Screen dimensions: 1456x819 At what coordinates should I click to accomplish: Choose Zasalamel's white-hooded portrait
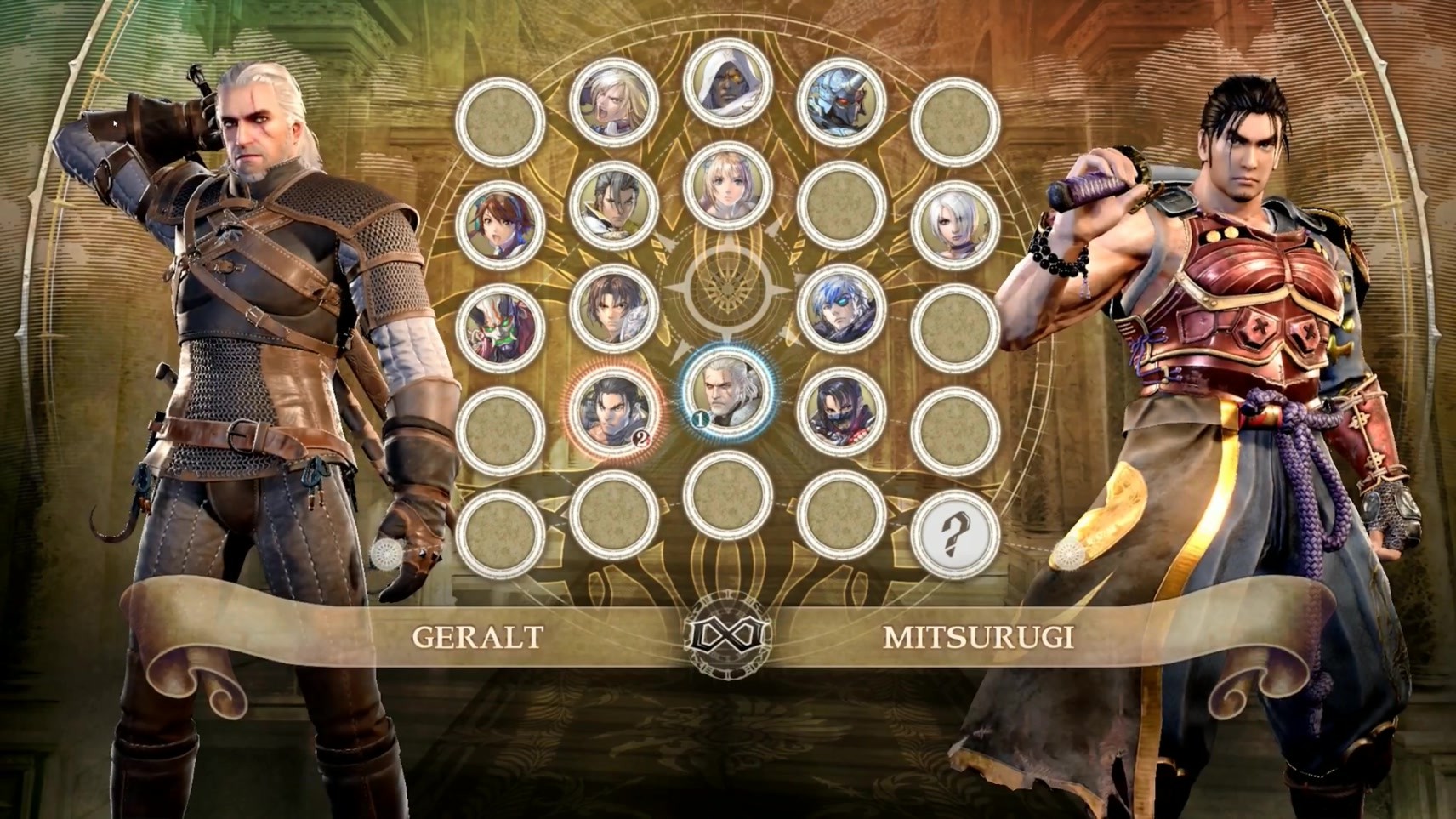tap(727, 84)
